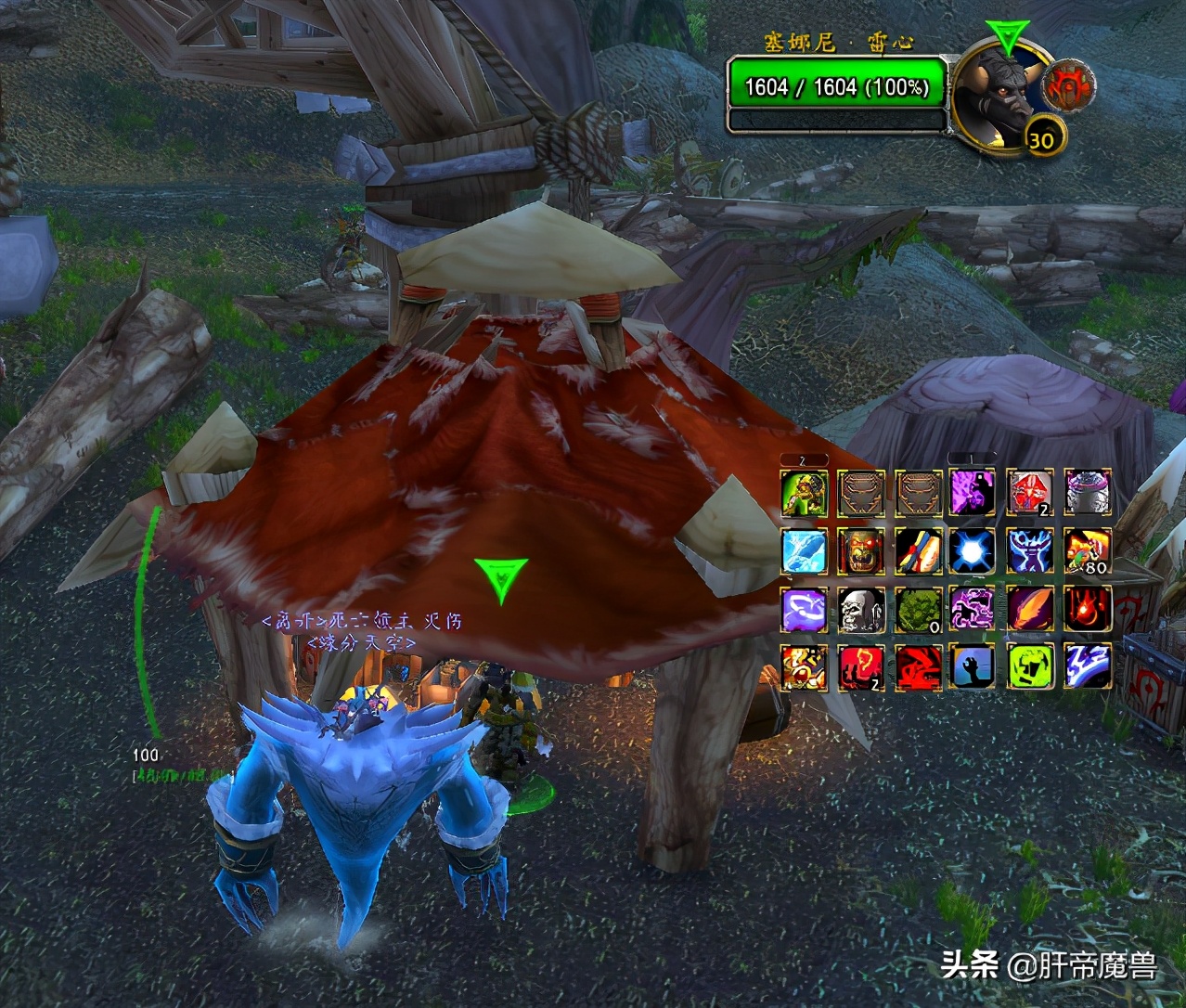Select the stone pillar with purple ring icon
The image size is (1186, 1008).
(1088, 493)
